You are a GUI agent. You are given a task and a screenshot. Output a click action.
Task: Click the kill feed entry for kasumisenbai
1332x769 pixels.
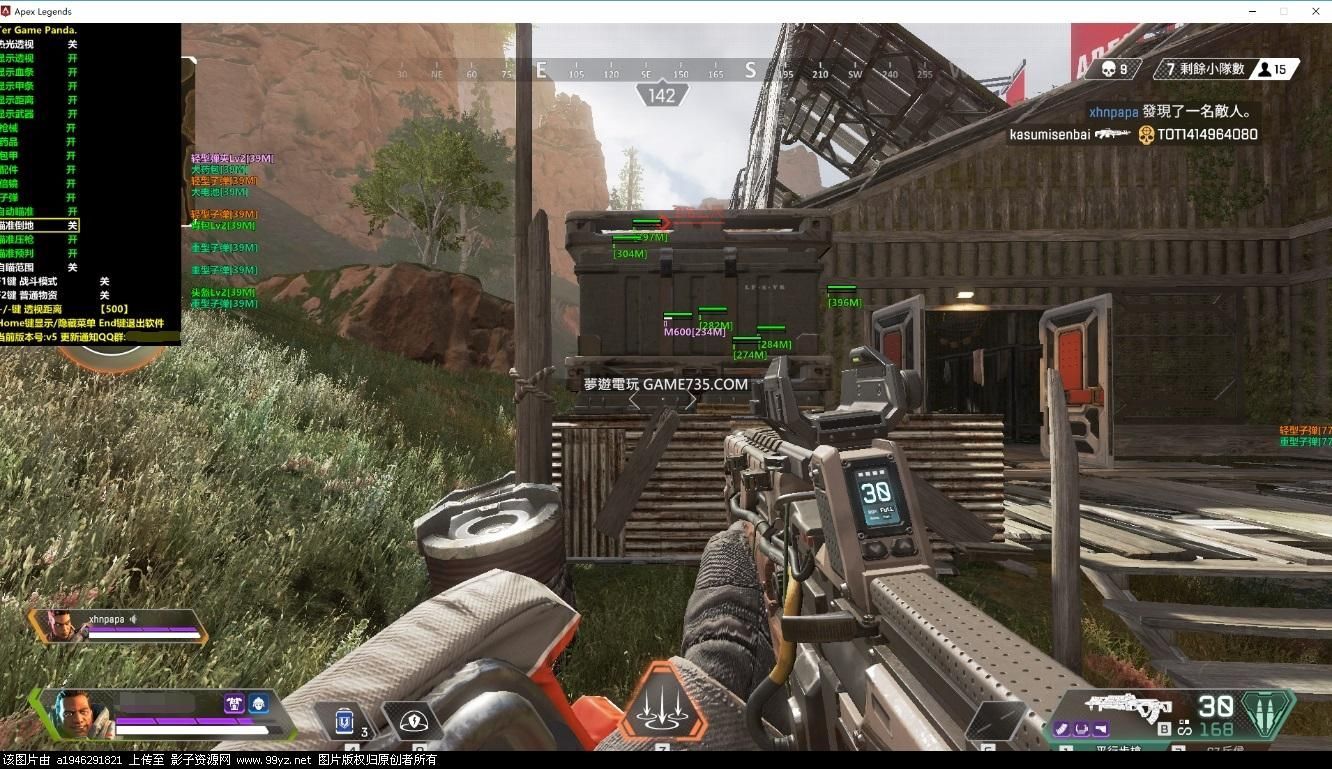1132,134
